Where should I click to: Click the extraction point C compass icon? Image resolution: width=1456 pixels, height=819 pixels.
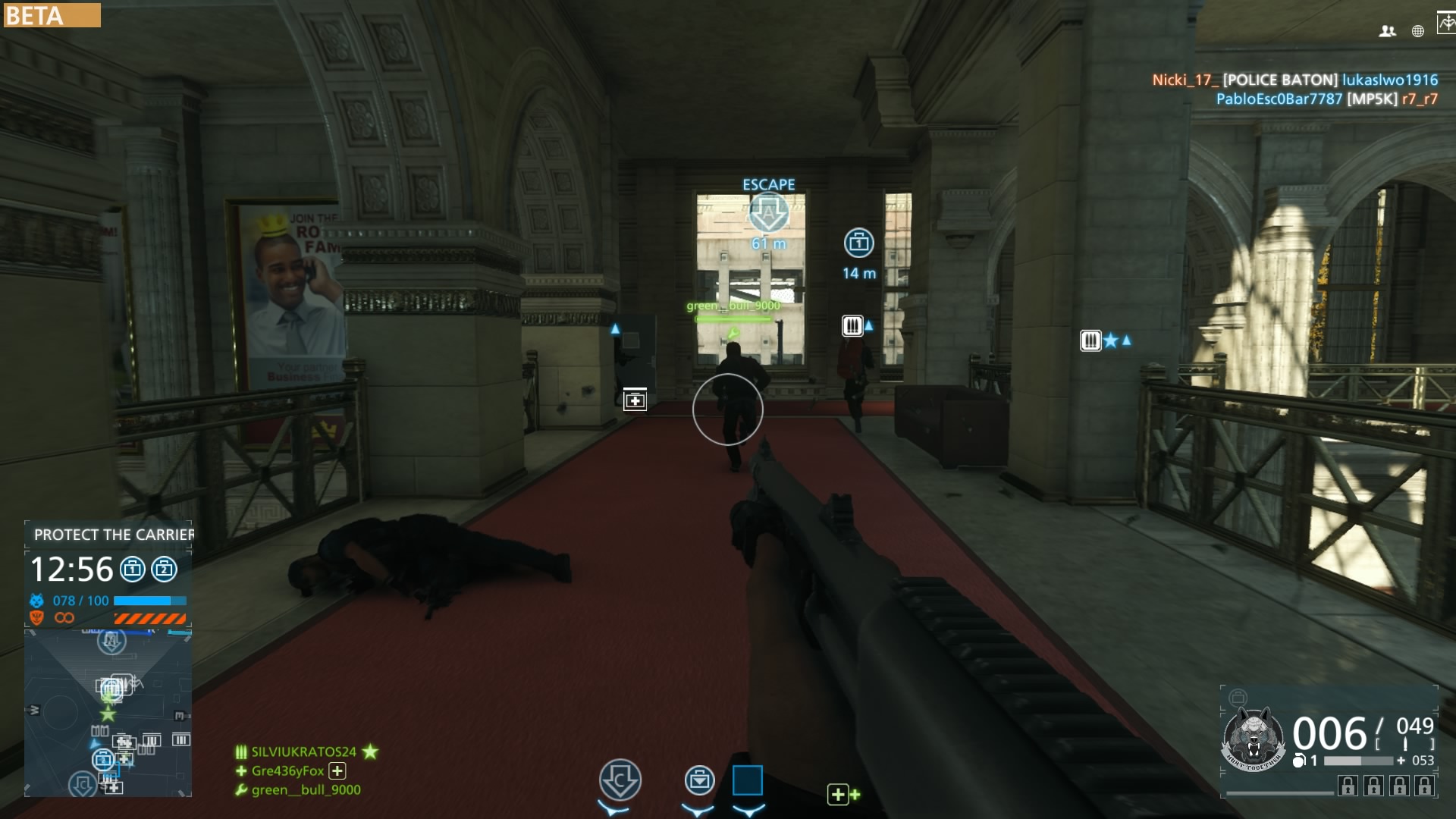tap(620, 780)
